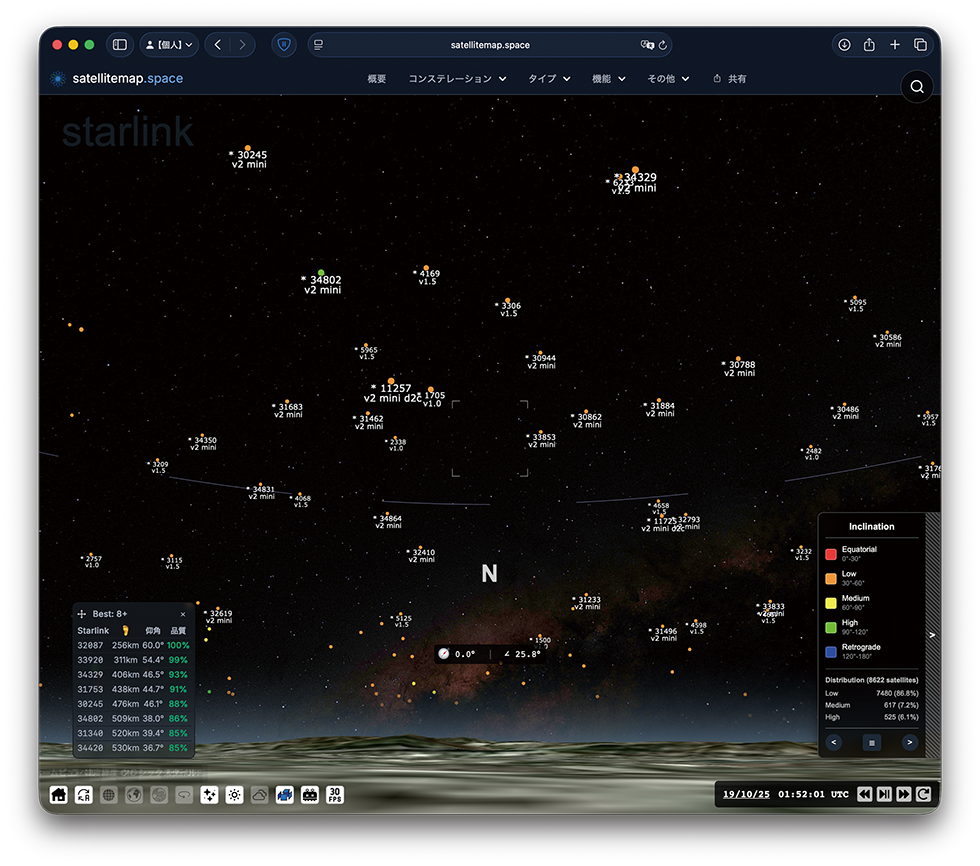Click the home icon in bottom toolbar
980x866 pixels.
pyautogui.click(x=59, y=795)
